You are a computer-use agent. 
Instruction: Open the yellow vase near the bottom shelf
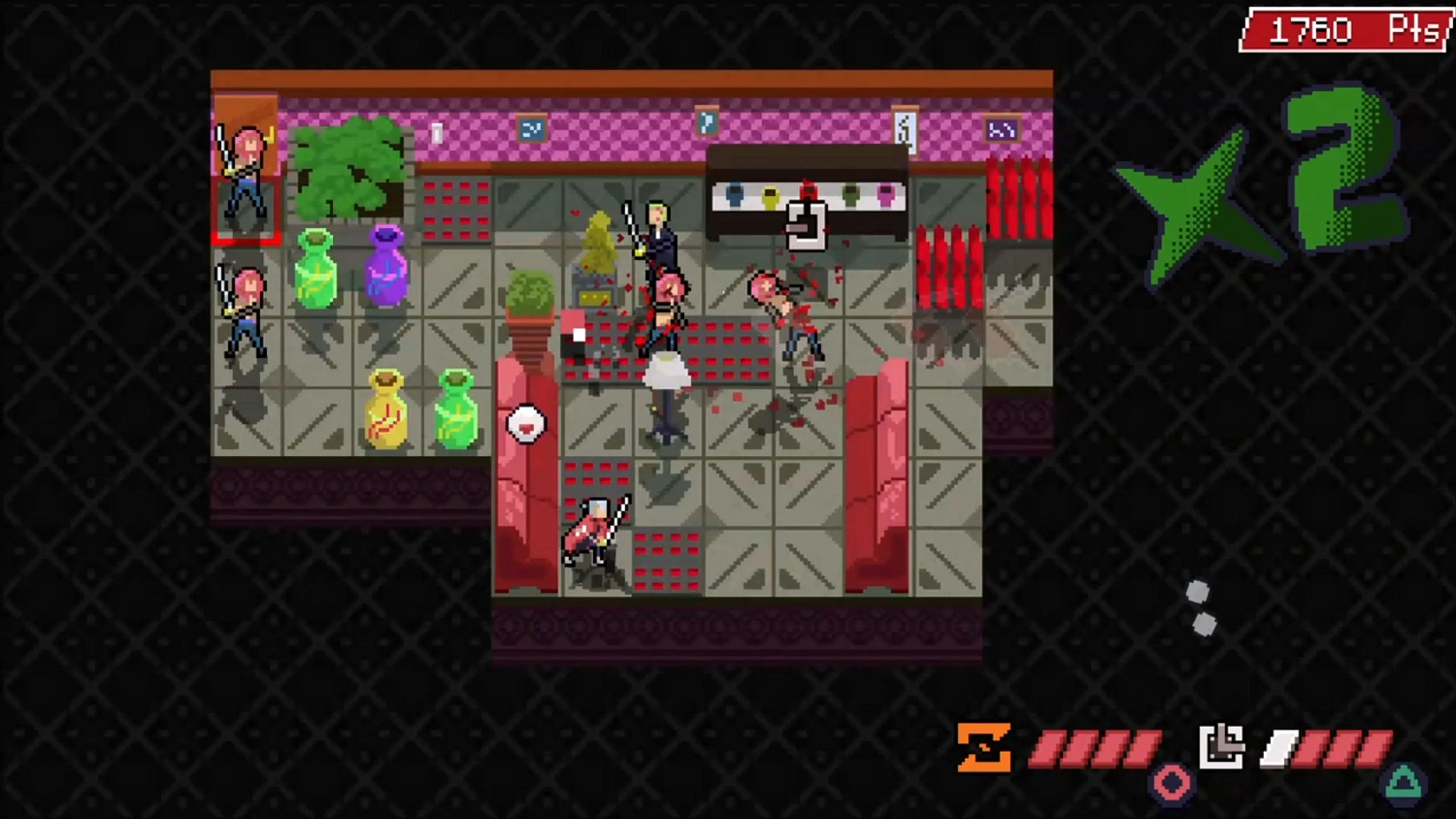click(x=386, y=408)
